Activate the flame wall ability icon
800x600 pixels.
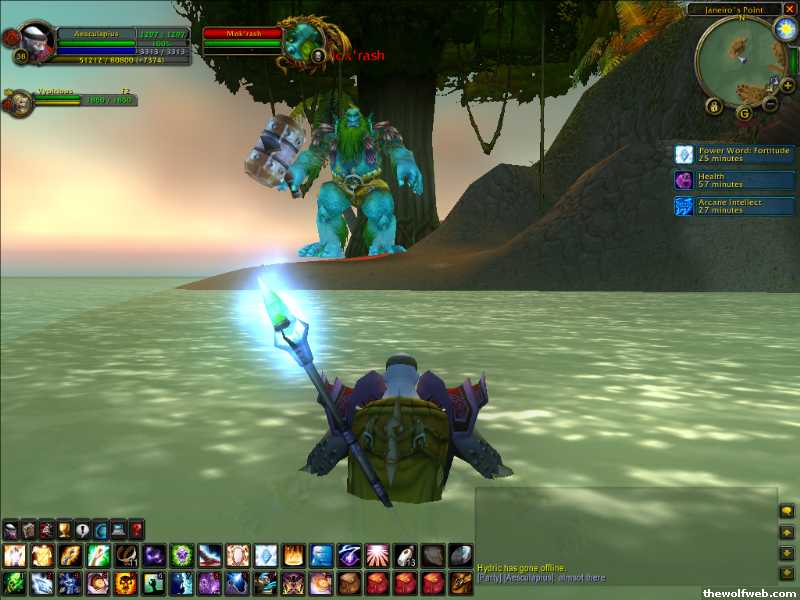294,556
